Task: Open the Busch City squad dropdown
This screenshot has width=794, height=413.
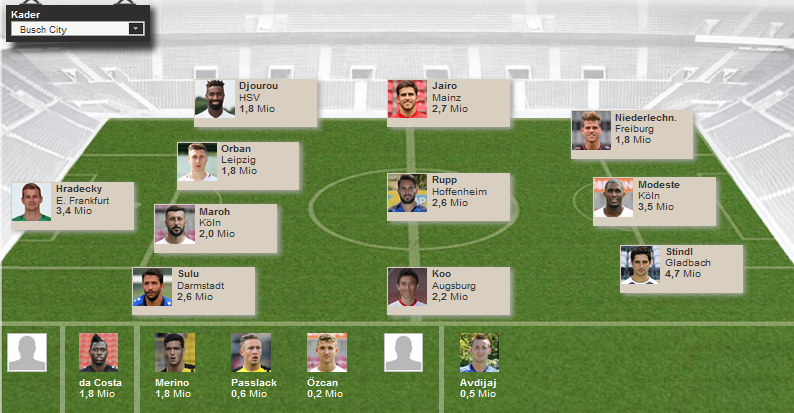Action: click(77, 29)
